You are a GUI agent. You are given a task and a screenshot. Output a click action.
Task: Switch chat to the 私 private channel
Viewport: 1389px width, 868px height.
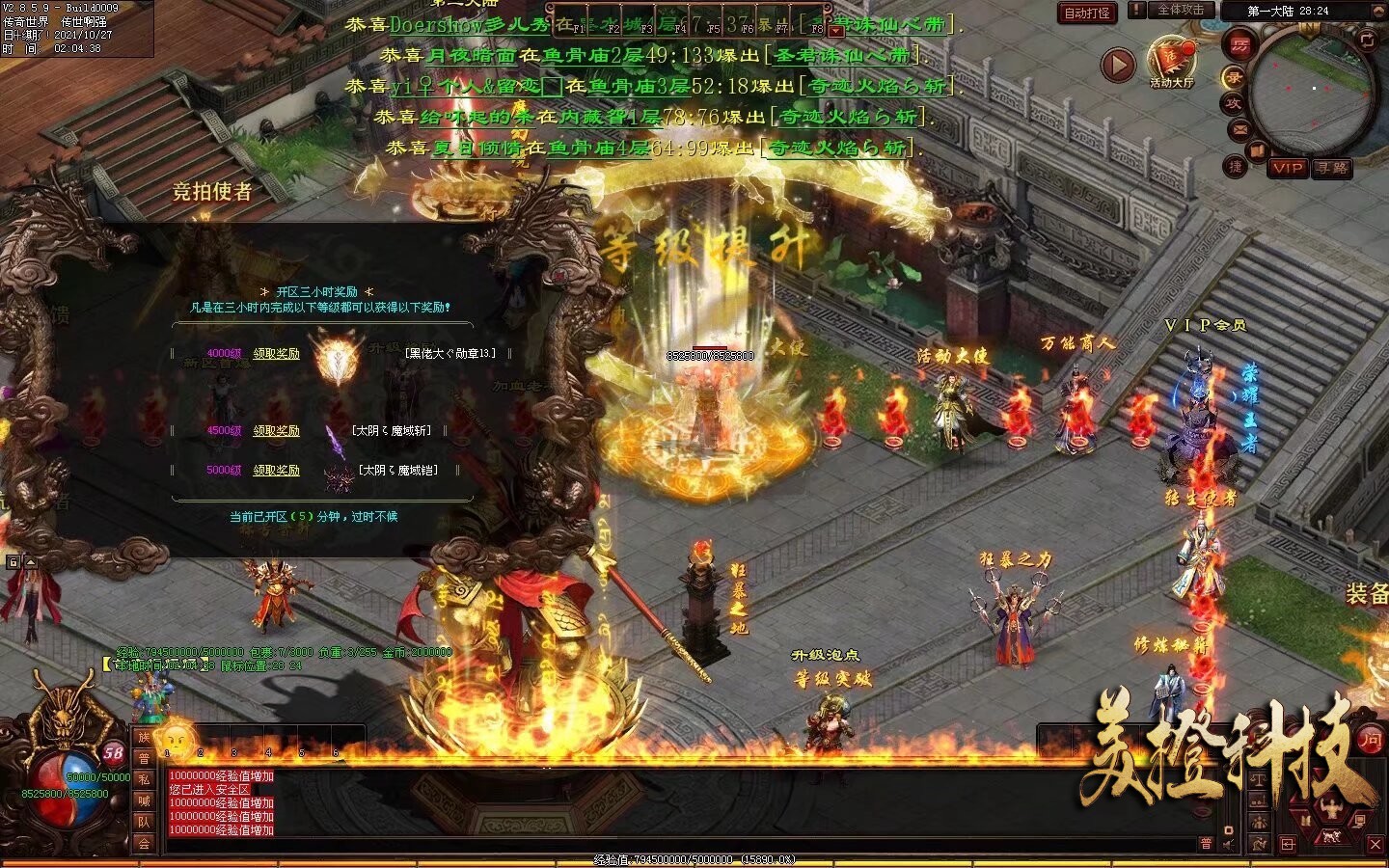coord(144,779)
